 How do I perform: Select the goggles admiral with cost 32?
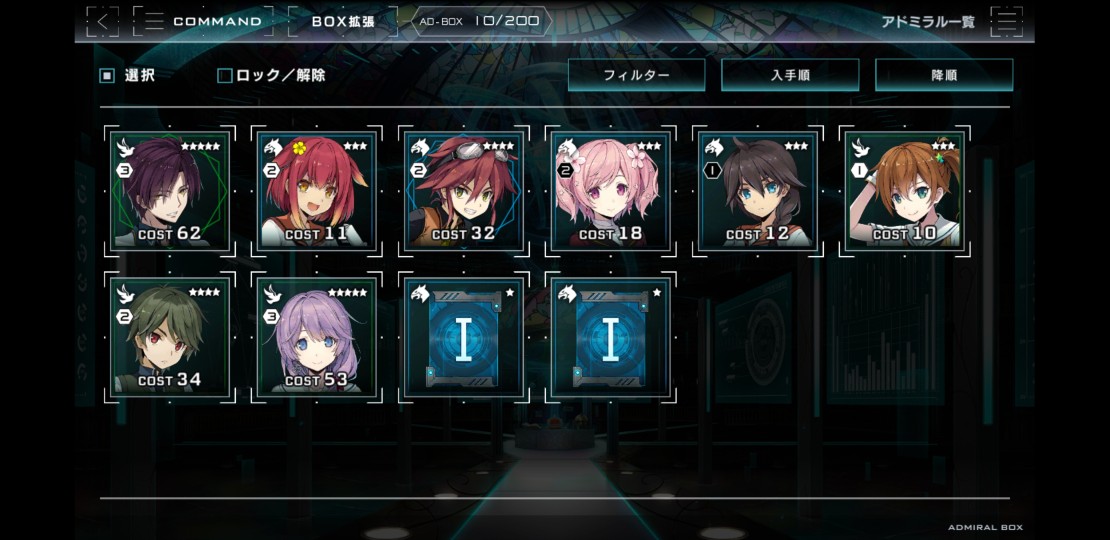(464, 191)
